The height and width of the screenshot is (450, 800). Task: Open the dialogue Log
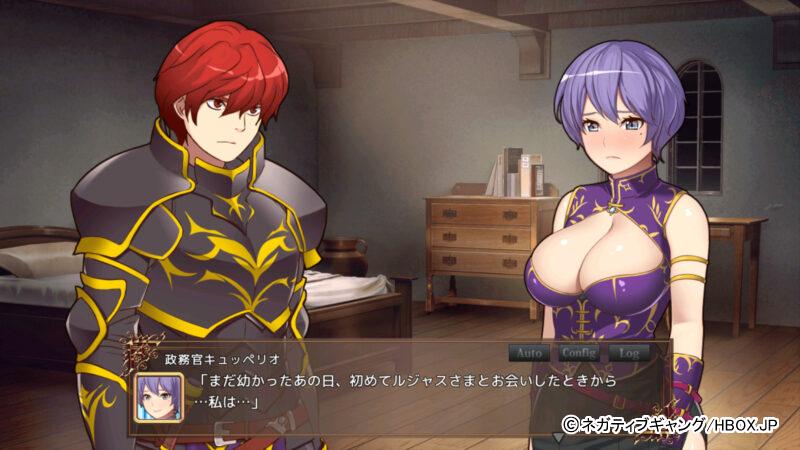629,353
